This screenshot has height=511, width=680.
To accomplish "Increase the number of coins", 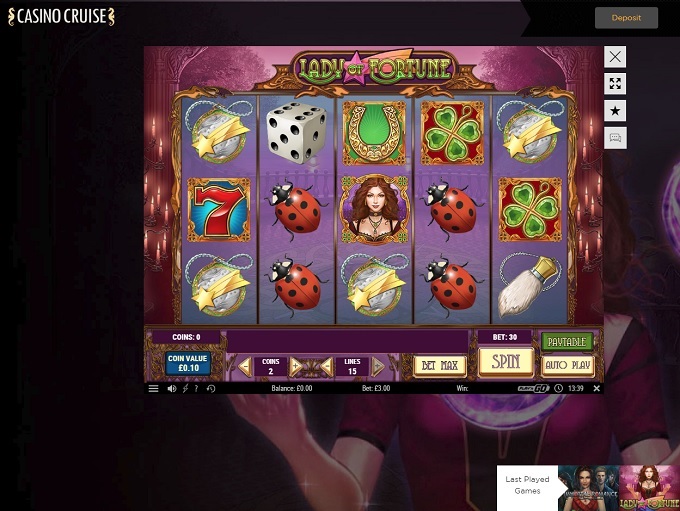I will (295, 366).
